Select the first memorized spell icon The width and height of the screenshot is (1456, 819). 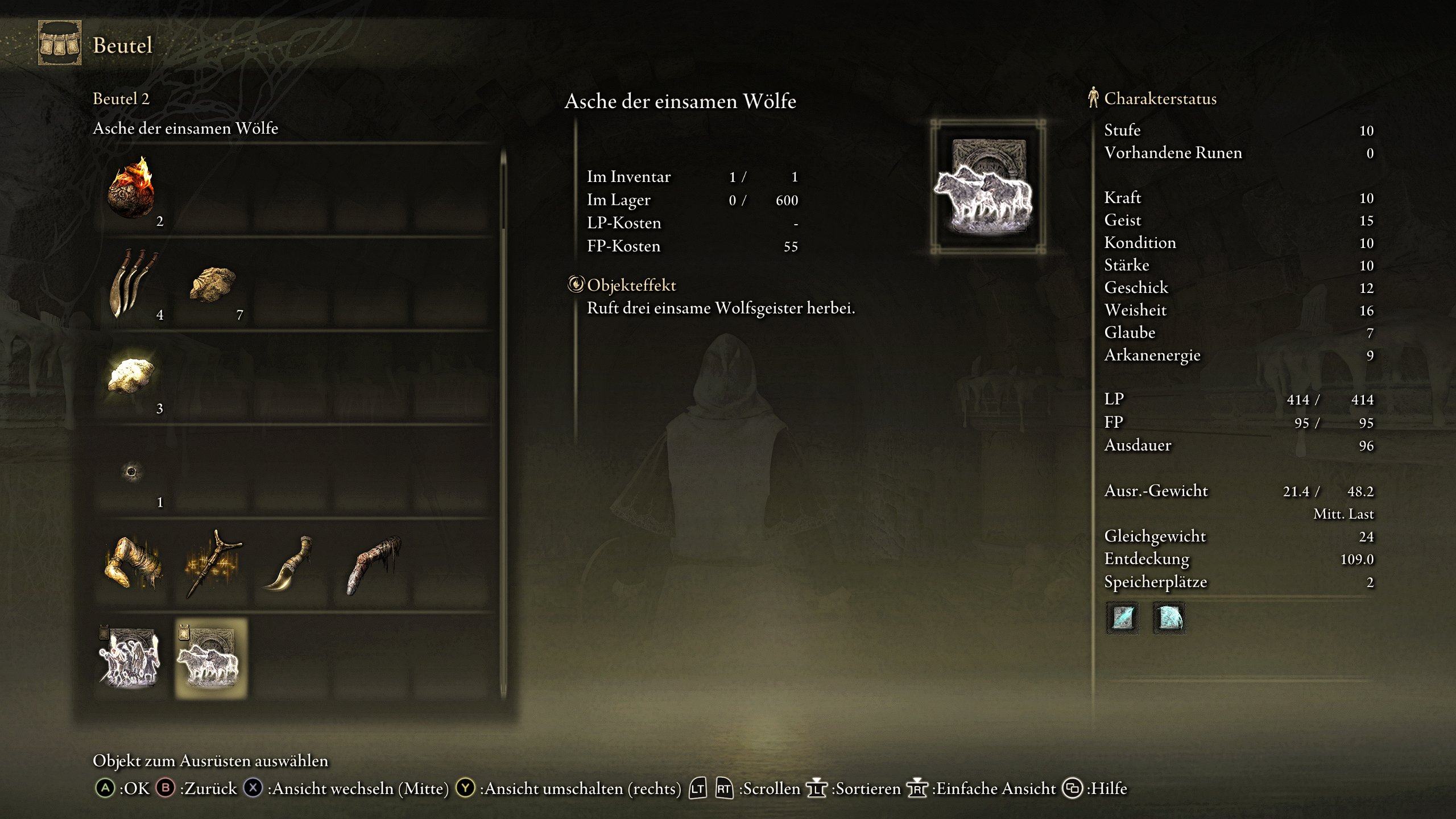pyautogui.click(x=1122, y=618)
